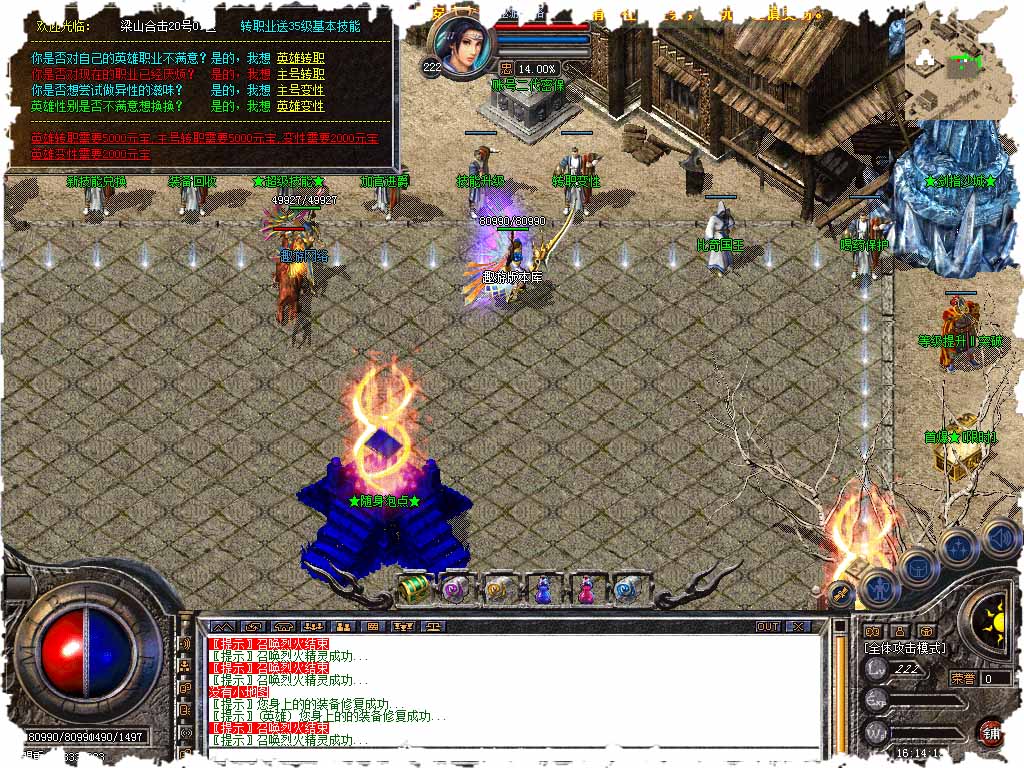The width and height of the screenshot is (1024, 768).
Task: Use the blue swirl scroll hotbar item
Action: [627, 589]
